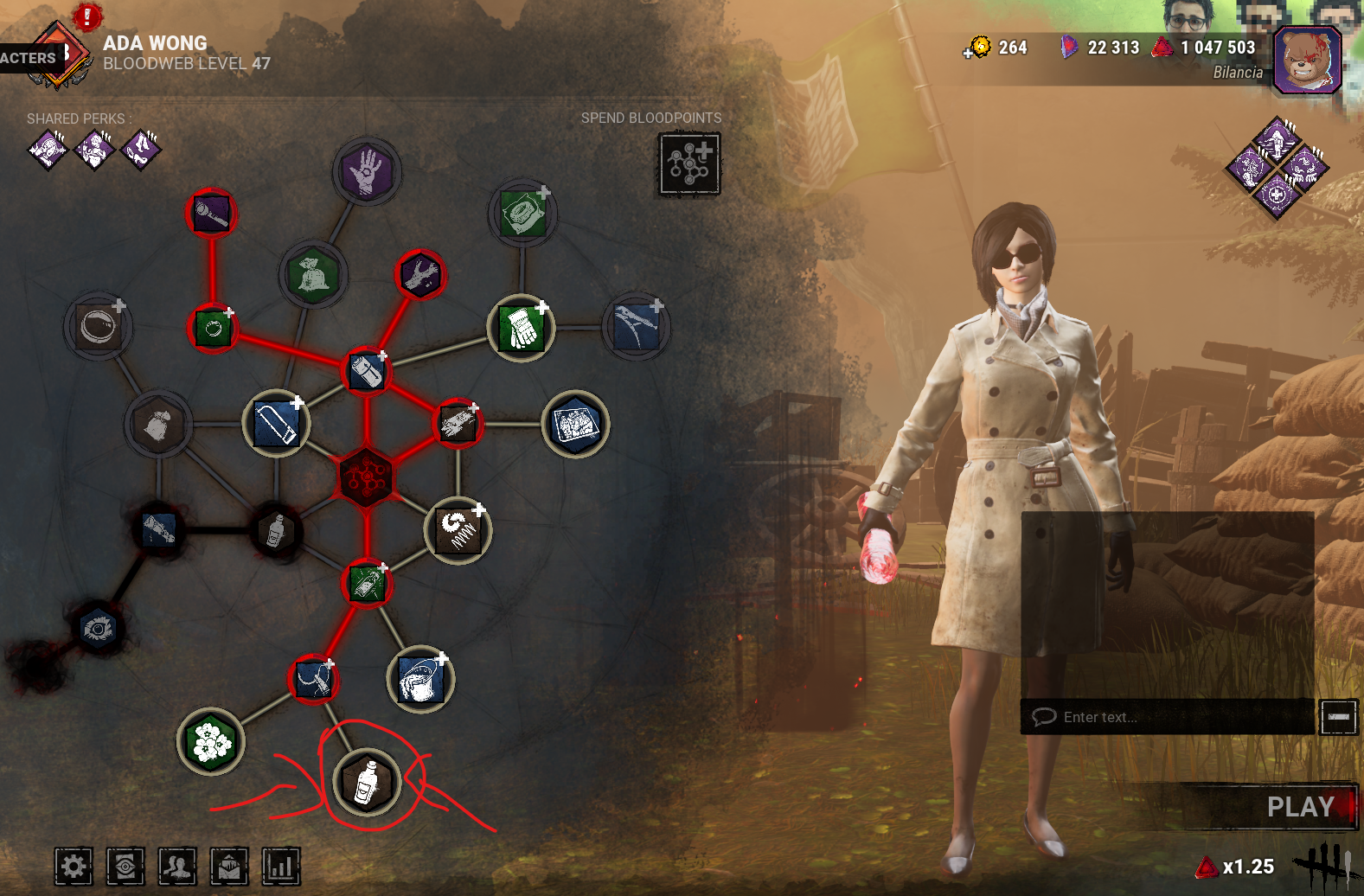
Task: Open the bear player profile avatar
Action: (x=1307, y=61)
